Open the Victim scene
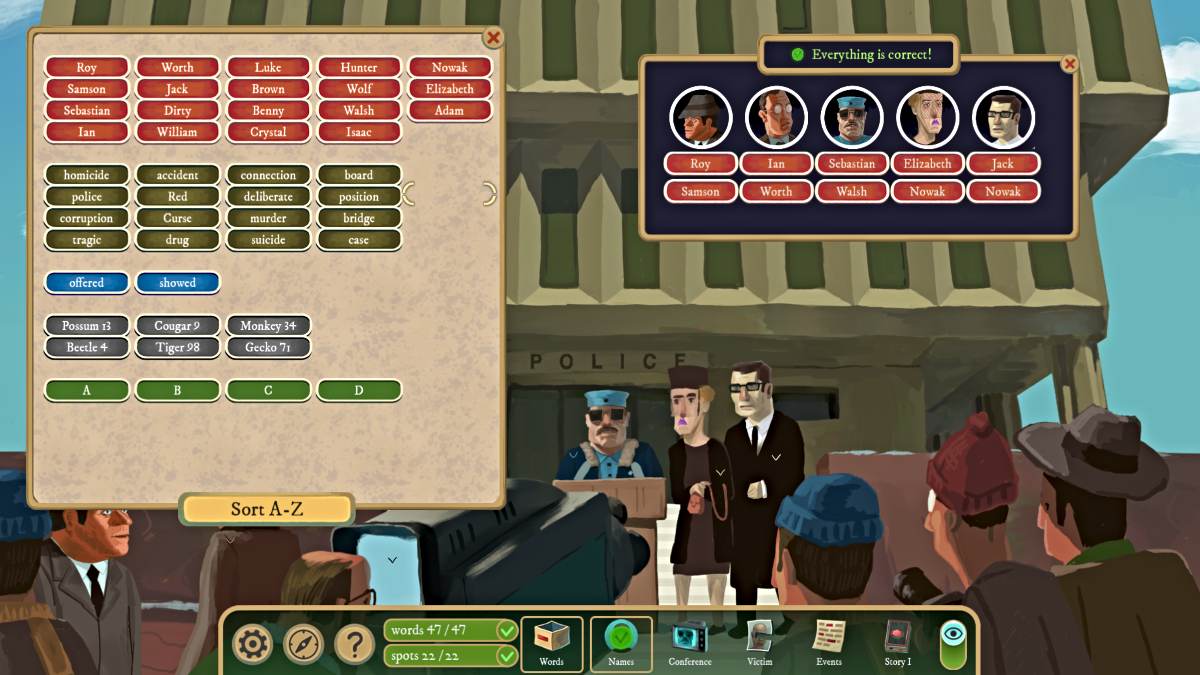This screenshot has height=675, width=1200. 760,643
